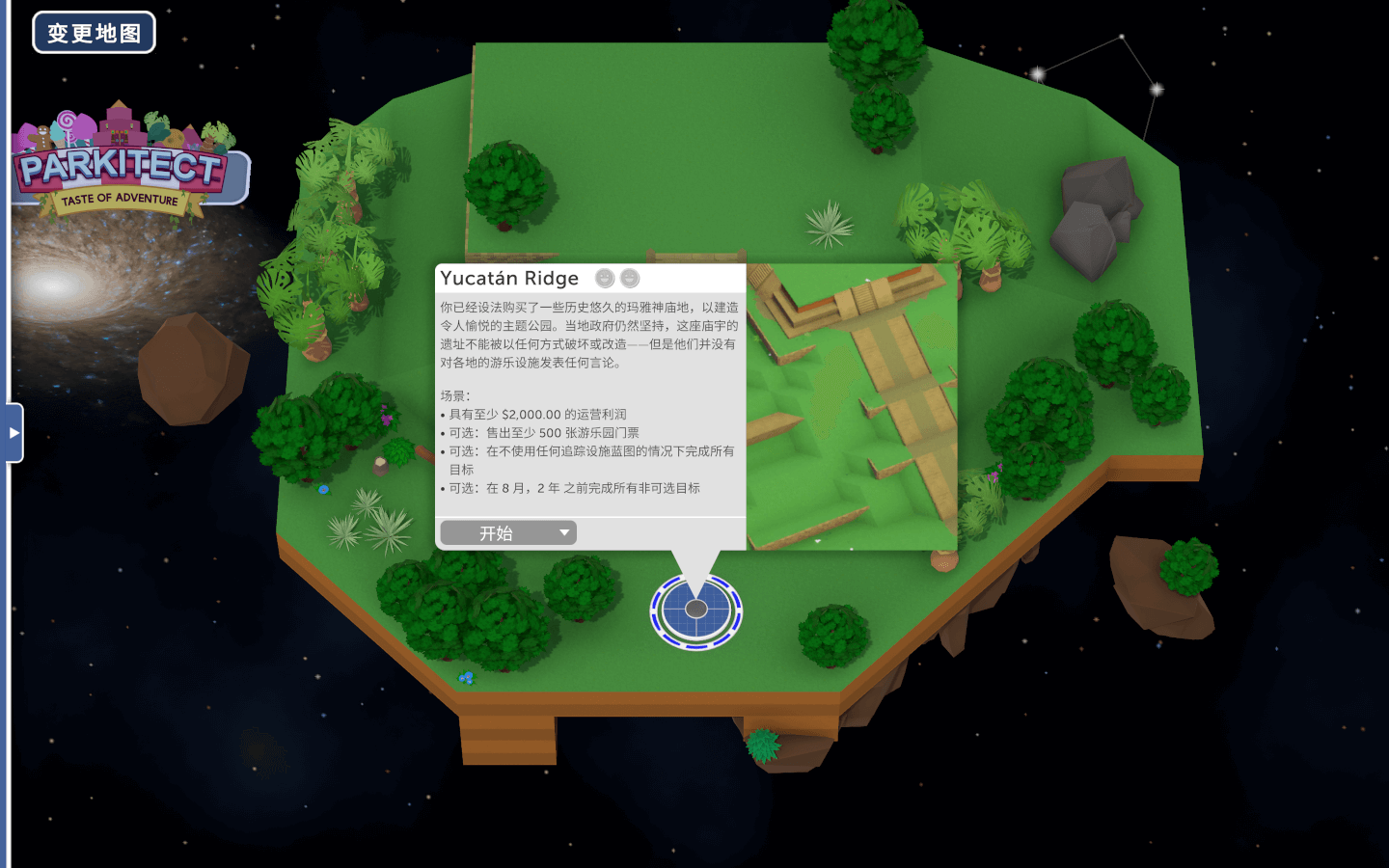Viewport: 1389px width, 868px height.
Task: Click the Yucatán Ridge title text
Action: [508, 278]
